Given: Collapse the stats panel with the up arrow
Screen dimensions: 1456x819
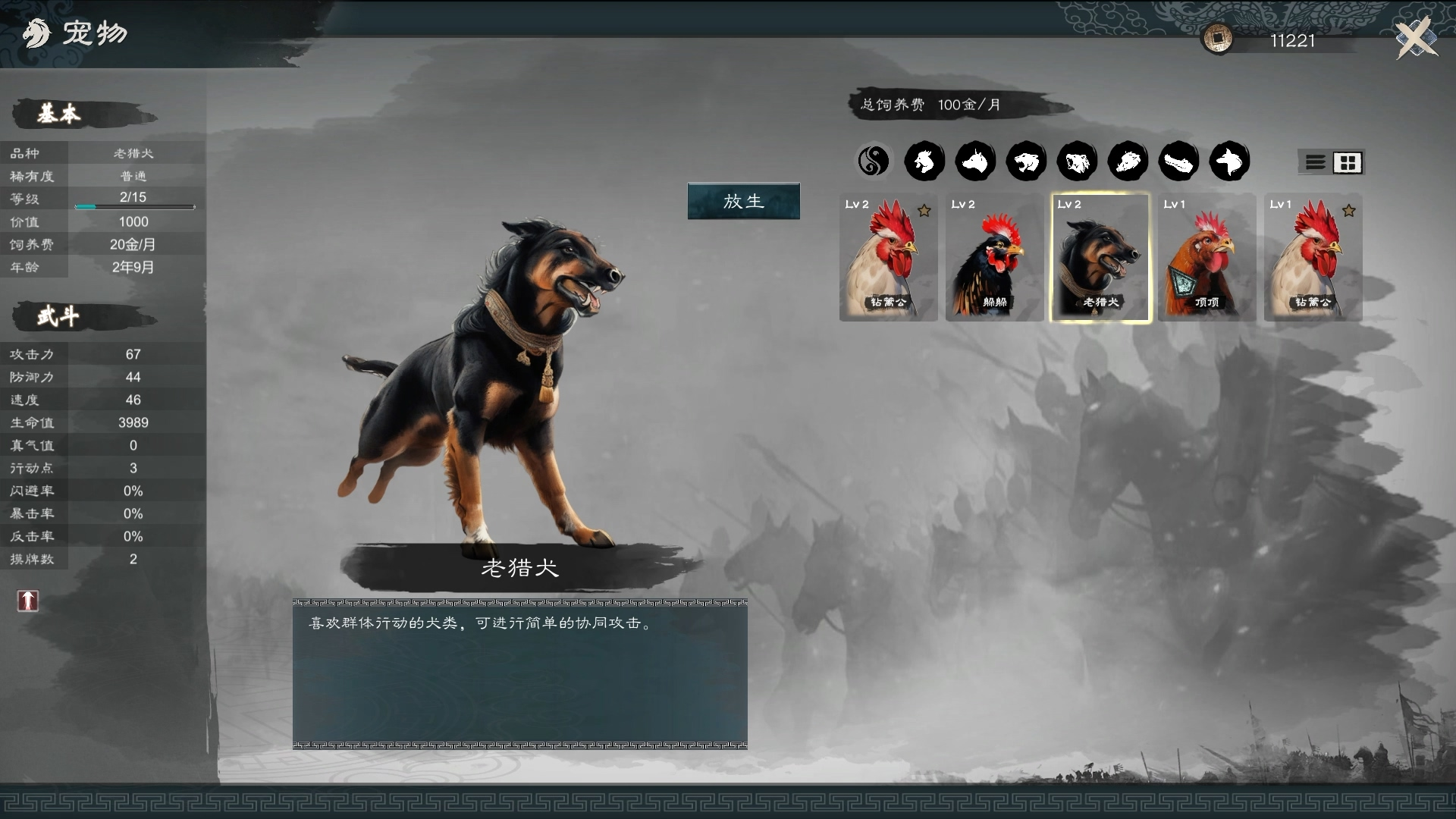Looking at the screenshot, I should (x=27, y=601).
